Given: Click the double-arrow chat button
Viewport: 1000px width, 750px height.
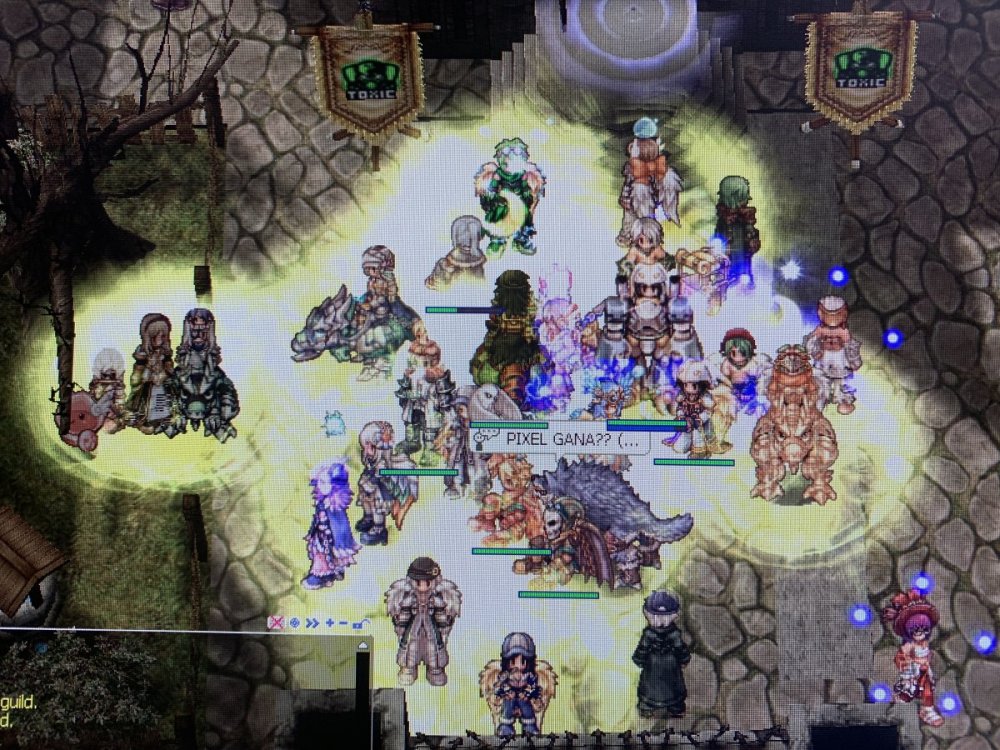Looking at the screenshot, I should click(312, 622).
